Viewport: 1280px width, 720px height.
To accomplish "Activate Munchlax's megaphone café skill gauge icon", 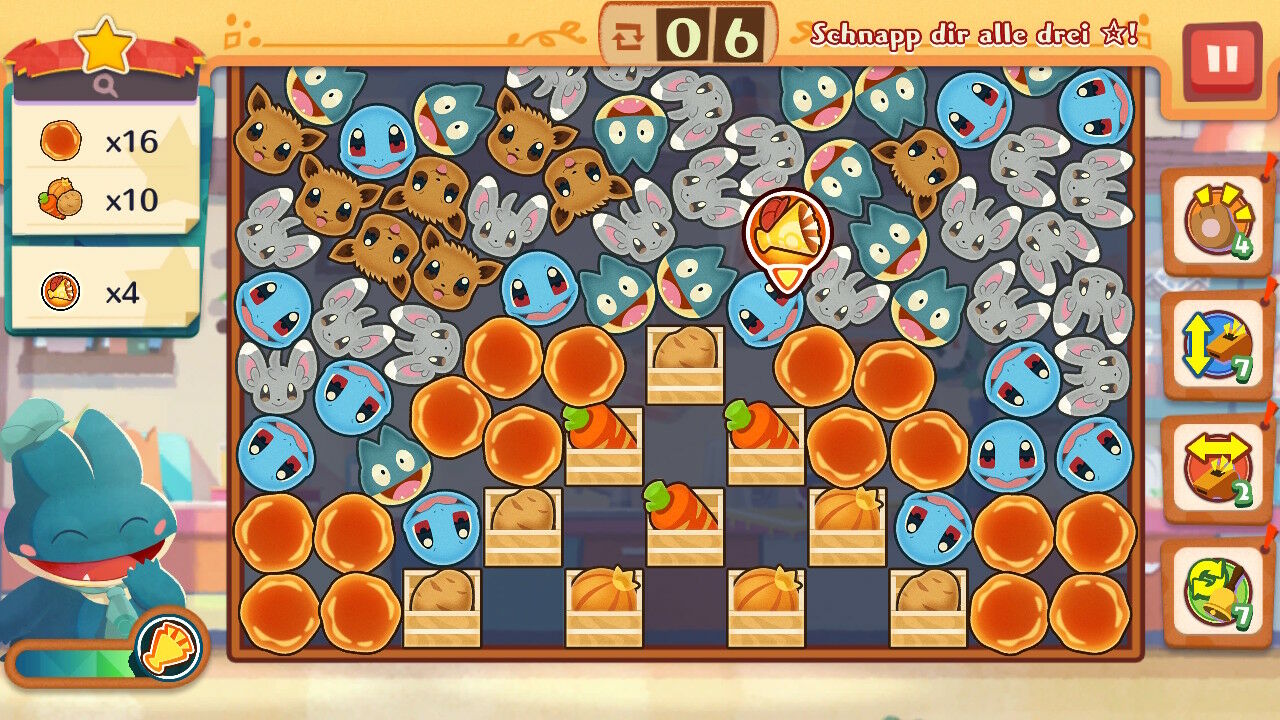I will (x=168, y=646).
